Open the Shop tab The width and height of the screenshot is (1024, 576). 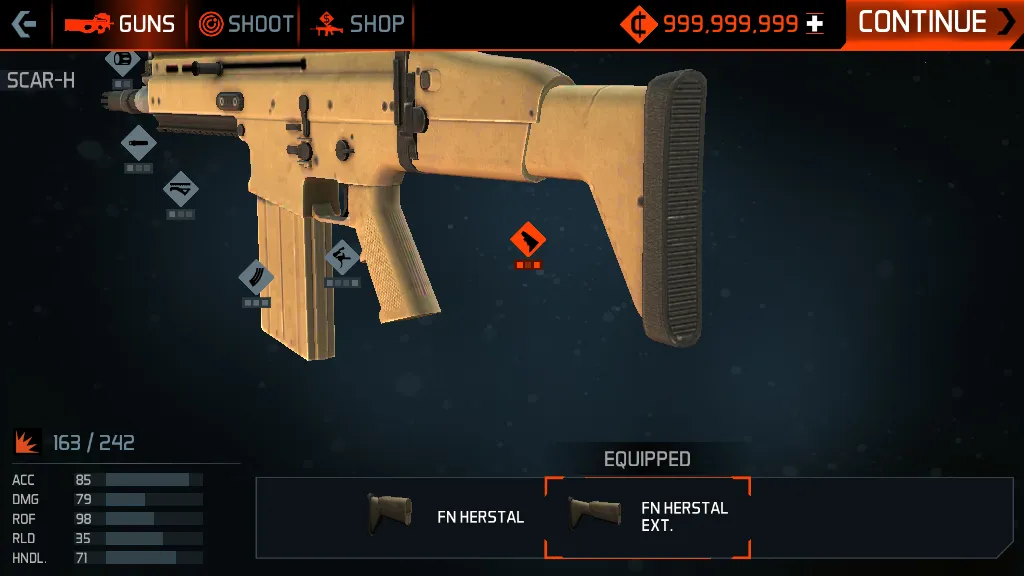click(x=360, y=24)
